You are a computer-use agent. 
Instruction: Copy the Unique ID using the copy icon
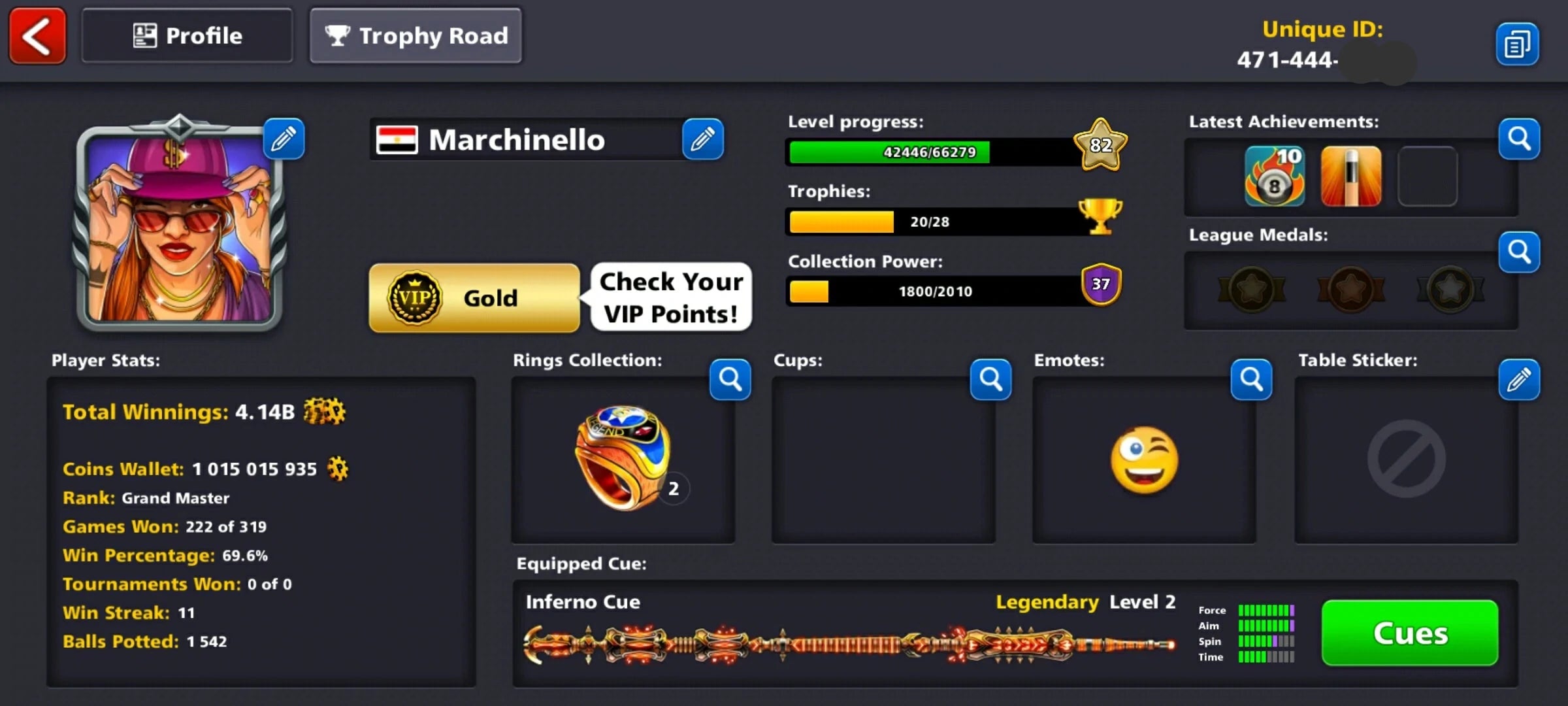pyautogui.click(x=1518, y=42)
